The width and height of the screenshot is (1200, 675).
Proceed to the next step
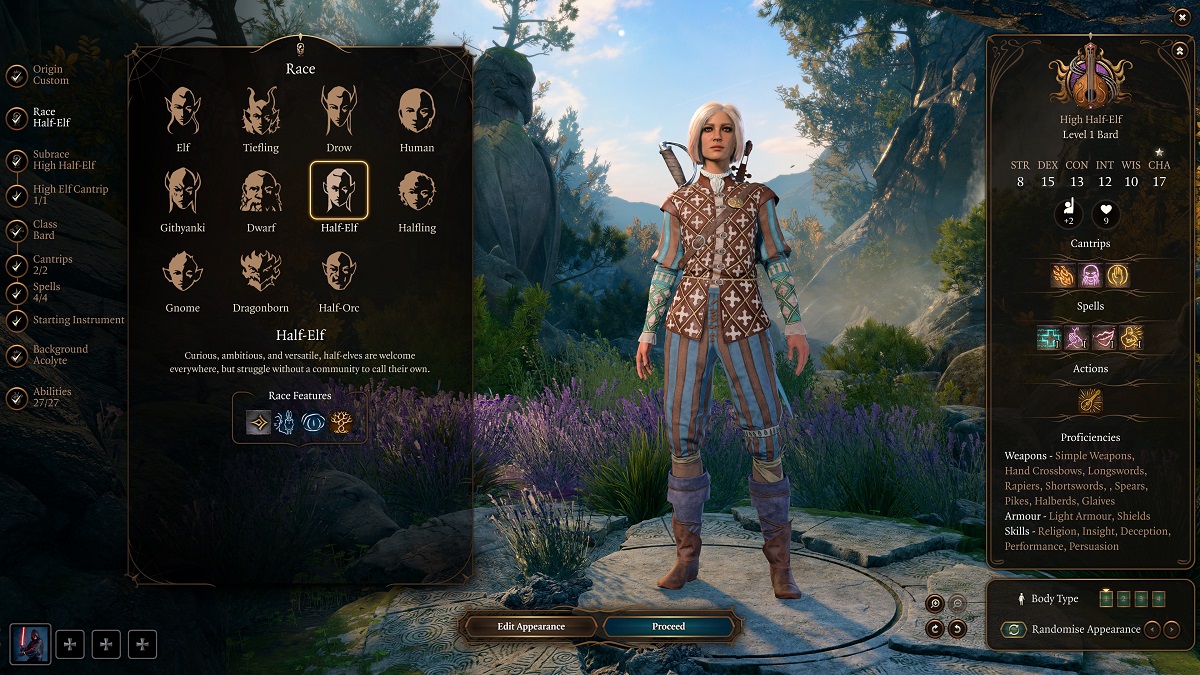click(x=669, y=627)
